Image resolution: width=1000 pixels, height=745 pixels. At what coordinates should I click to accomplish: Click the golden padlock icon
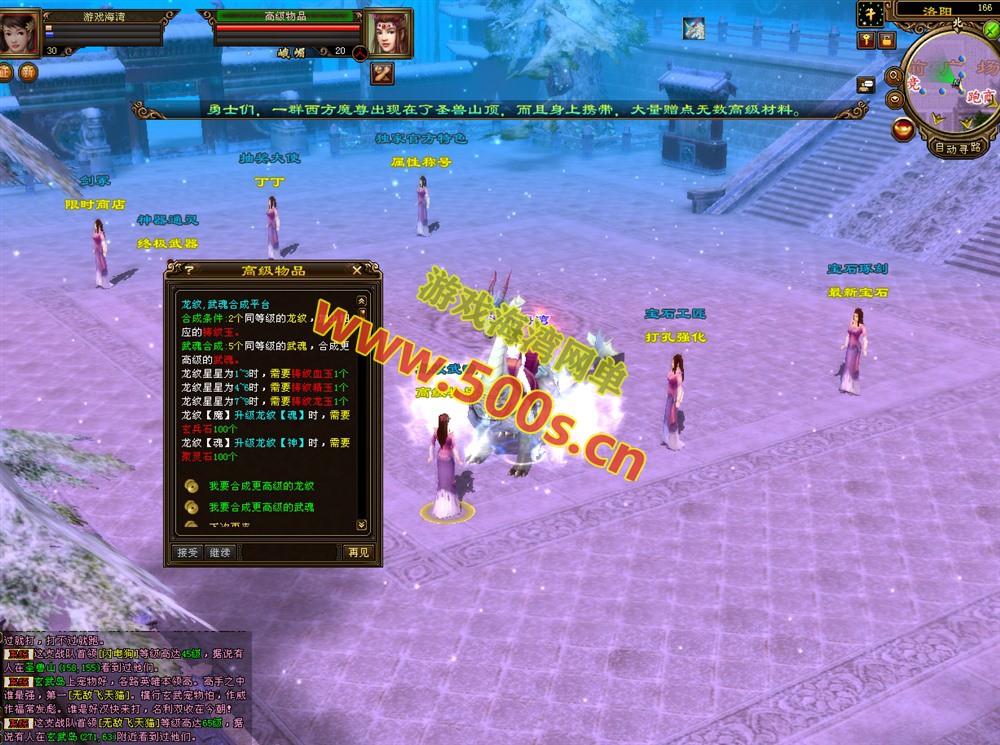(x=888, y=40)
